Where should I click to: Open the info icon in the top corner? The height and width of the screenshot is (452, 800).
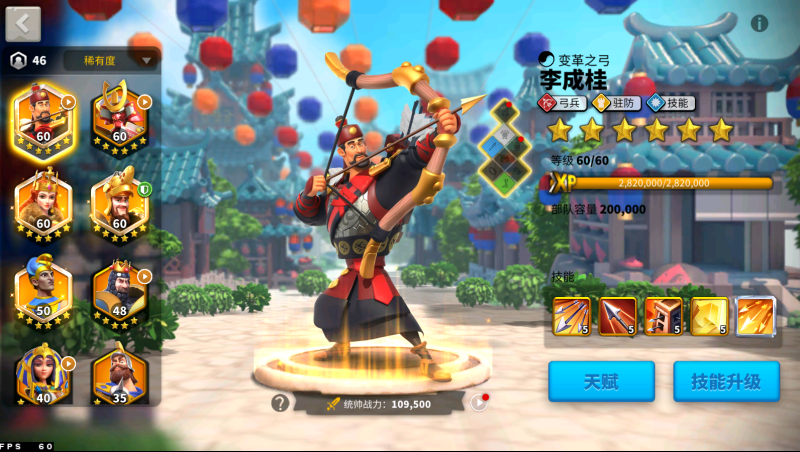[x=759, y=23]
